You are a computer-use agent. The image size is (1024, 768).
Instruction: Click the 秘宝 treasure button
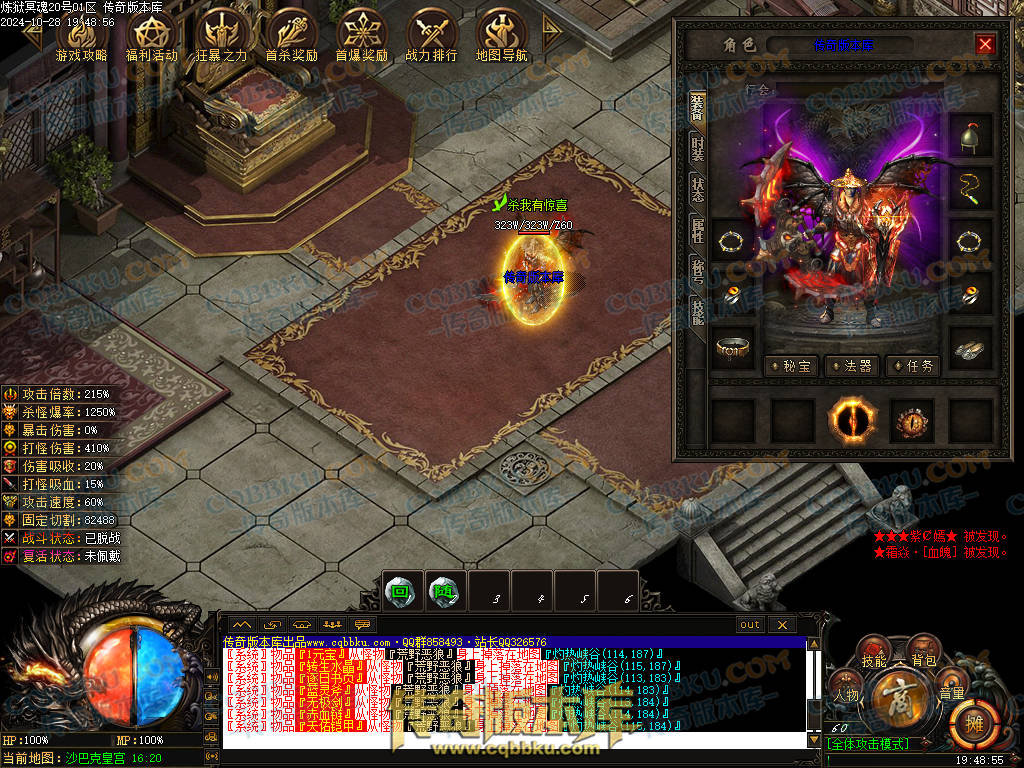790,366
